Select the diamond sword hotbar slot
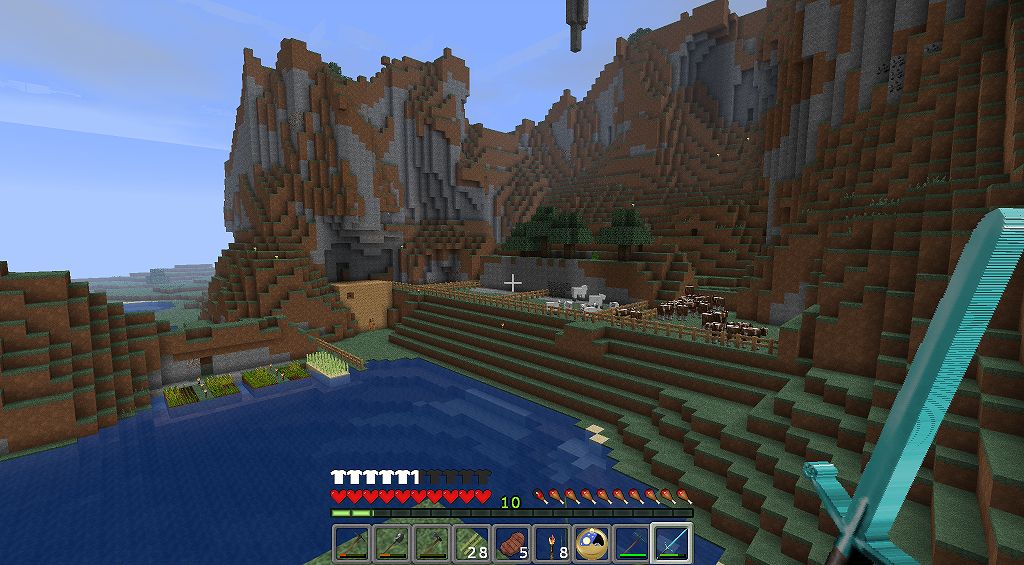Image resolution: width=1024 pixels, height=565 pixels. click(671, 543)
